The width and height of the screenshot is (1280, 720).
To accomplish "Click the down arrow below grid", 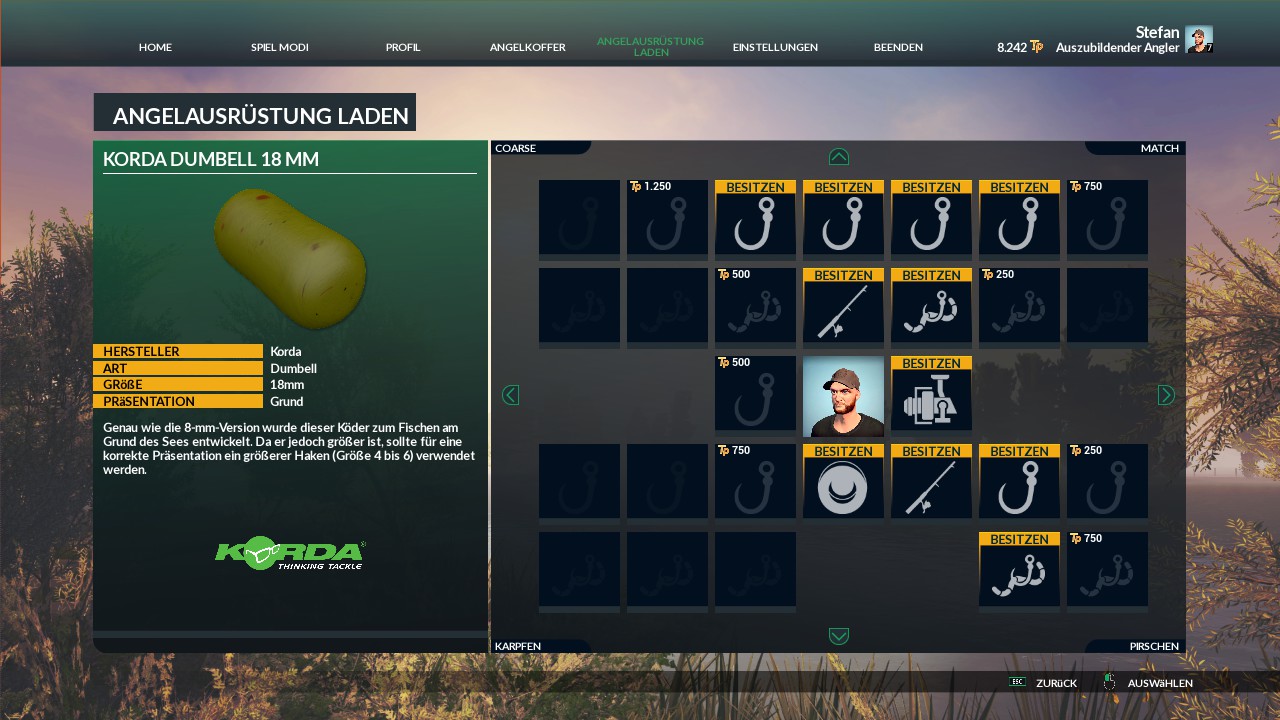I will [x=839, y=636].
